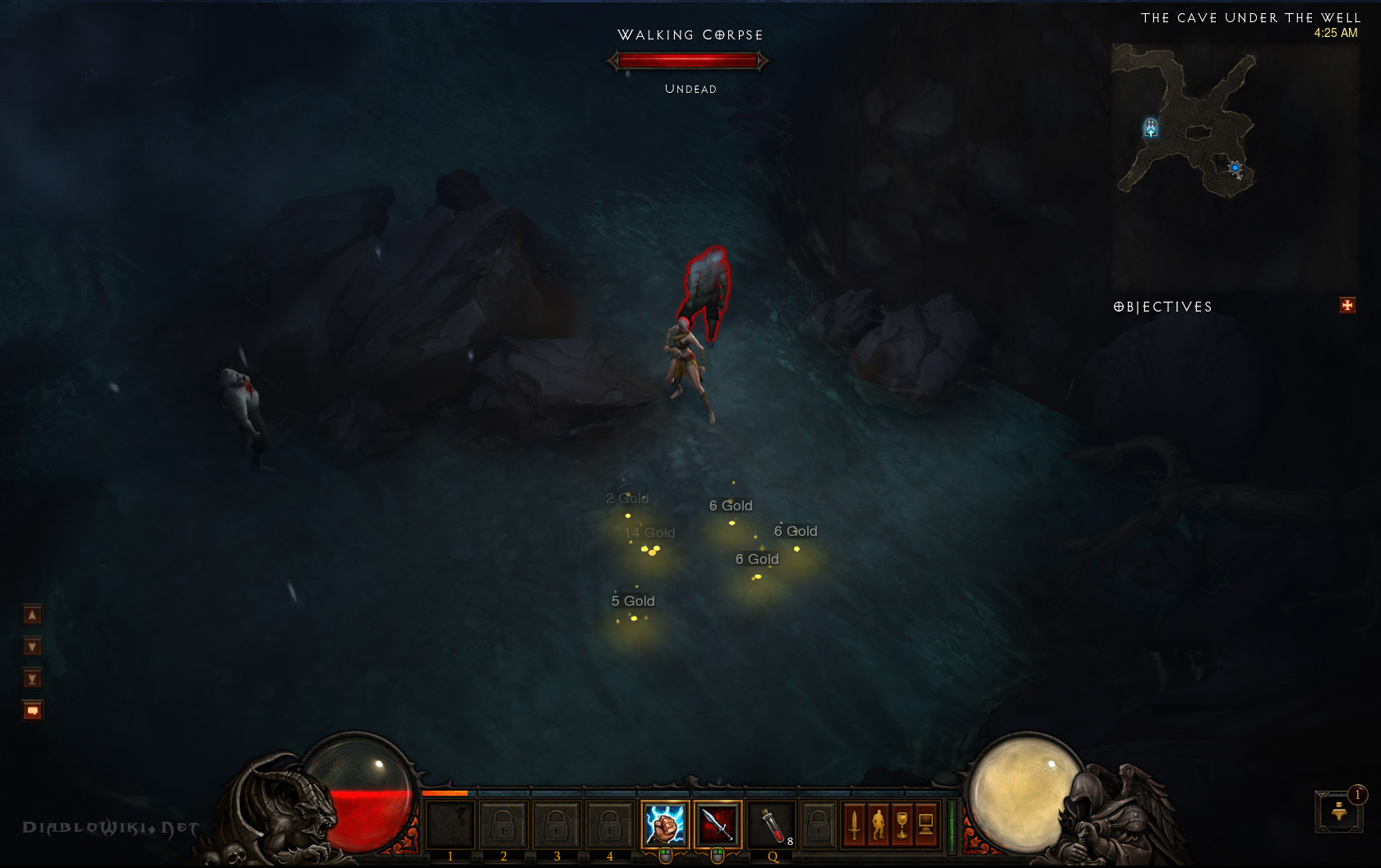
Task: Select the empty skill slot labeled 1
Action: tap(450, 824)
